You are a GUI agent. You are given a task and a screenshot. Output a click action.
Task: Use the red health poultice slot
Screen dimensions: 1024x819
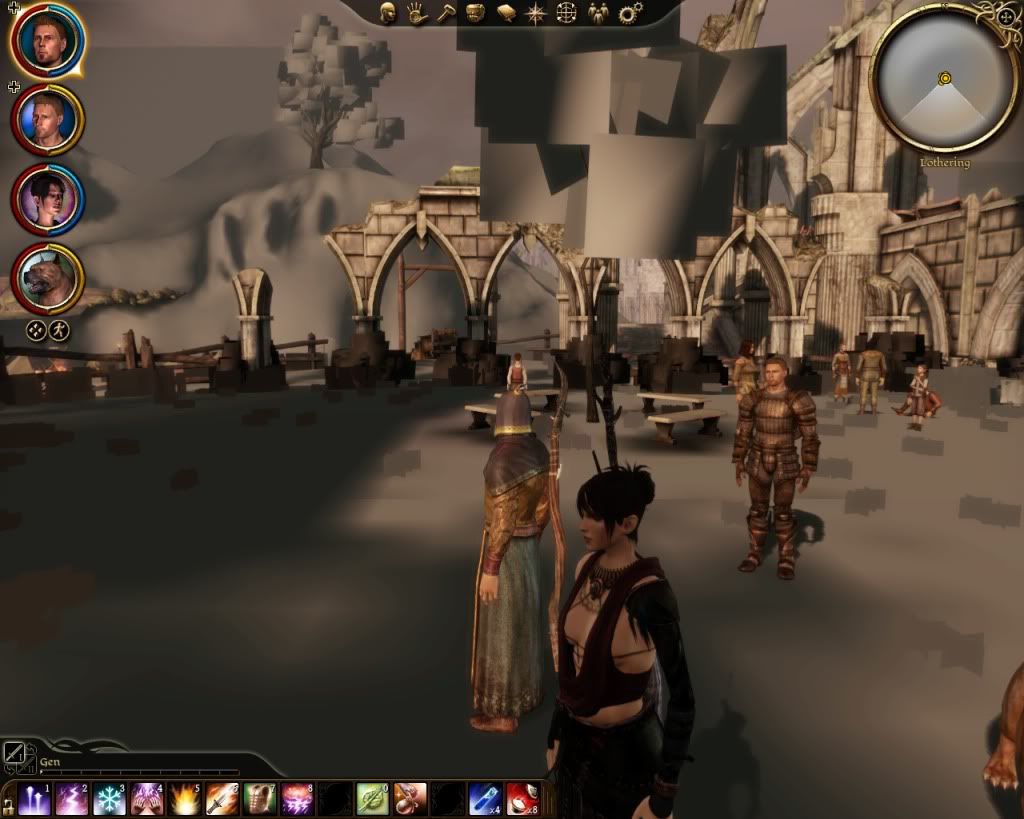tap(522, 799)
